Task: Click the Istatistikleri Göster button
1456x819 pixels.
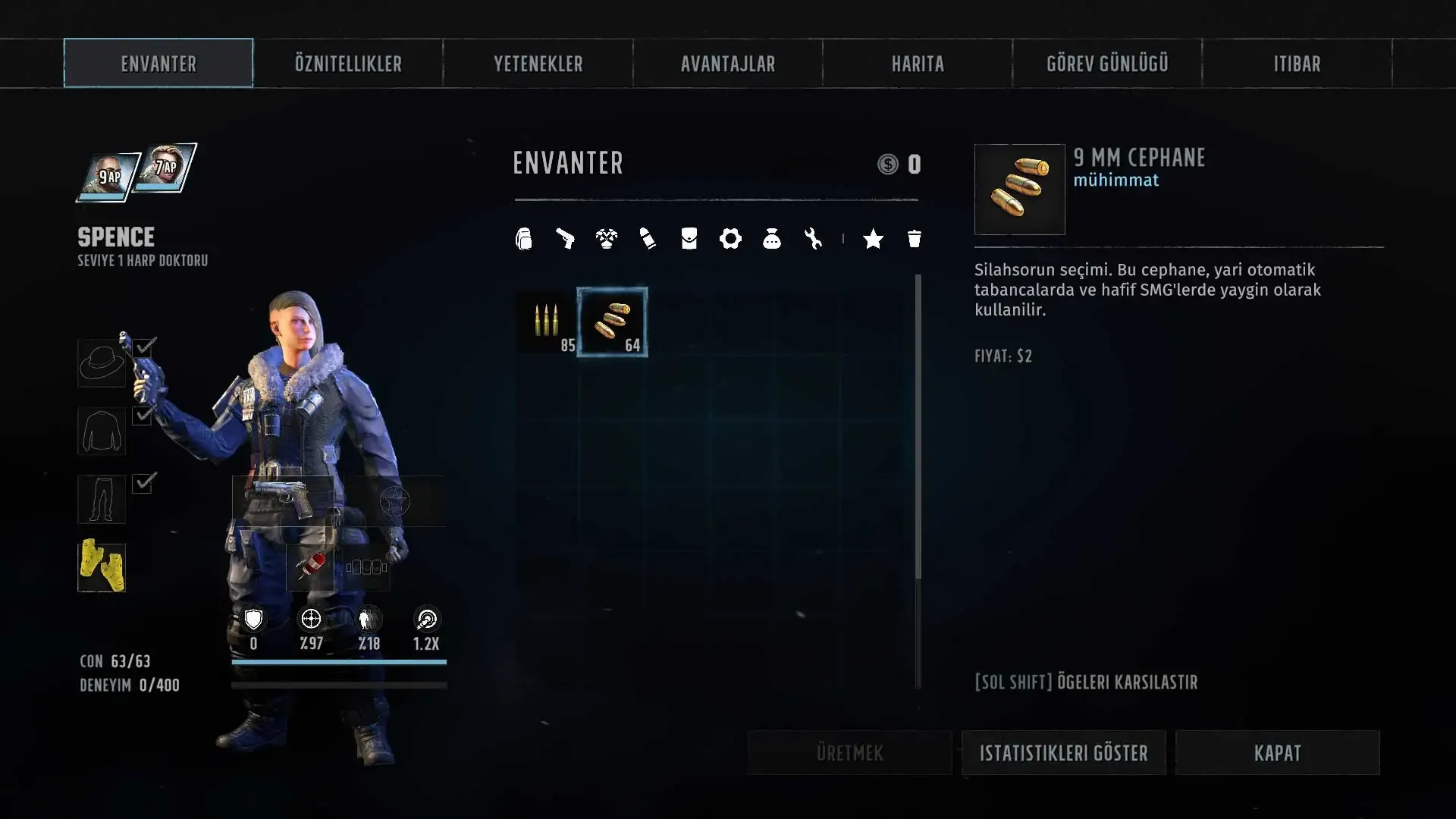Action: [1063, 753]
